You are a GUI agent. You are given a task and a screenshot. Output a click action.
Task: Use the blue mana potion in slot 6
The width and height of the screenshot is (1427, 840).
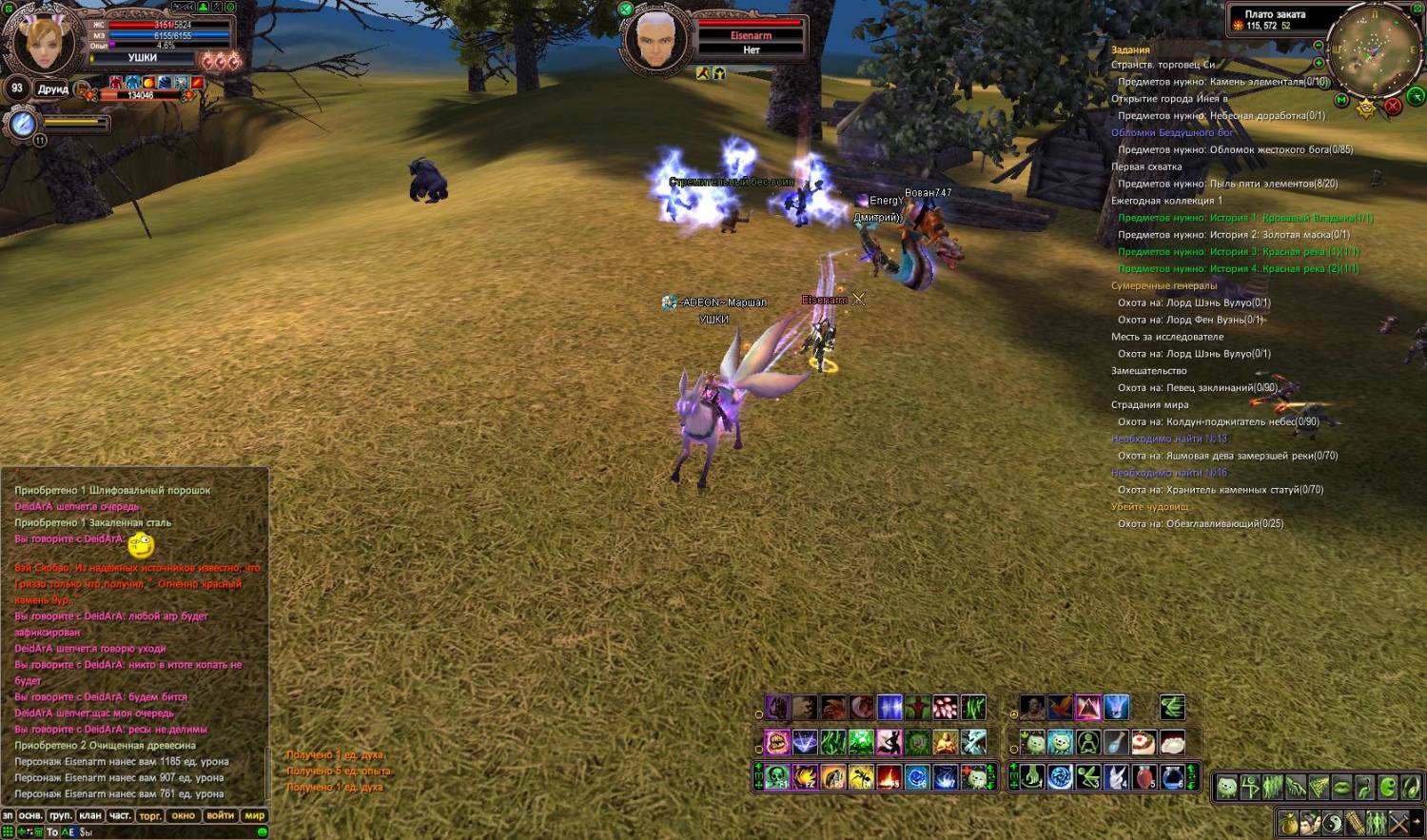pyautogui.click(x=1172, y=777)
